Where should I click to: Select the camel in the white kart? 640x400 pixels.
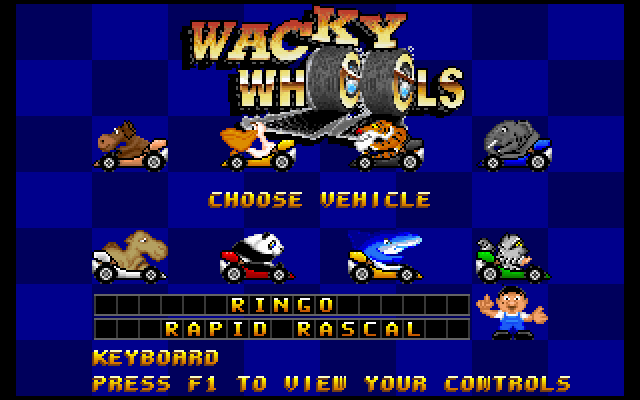click(129, 255)
